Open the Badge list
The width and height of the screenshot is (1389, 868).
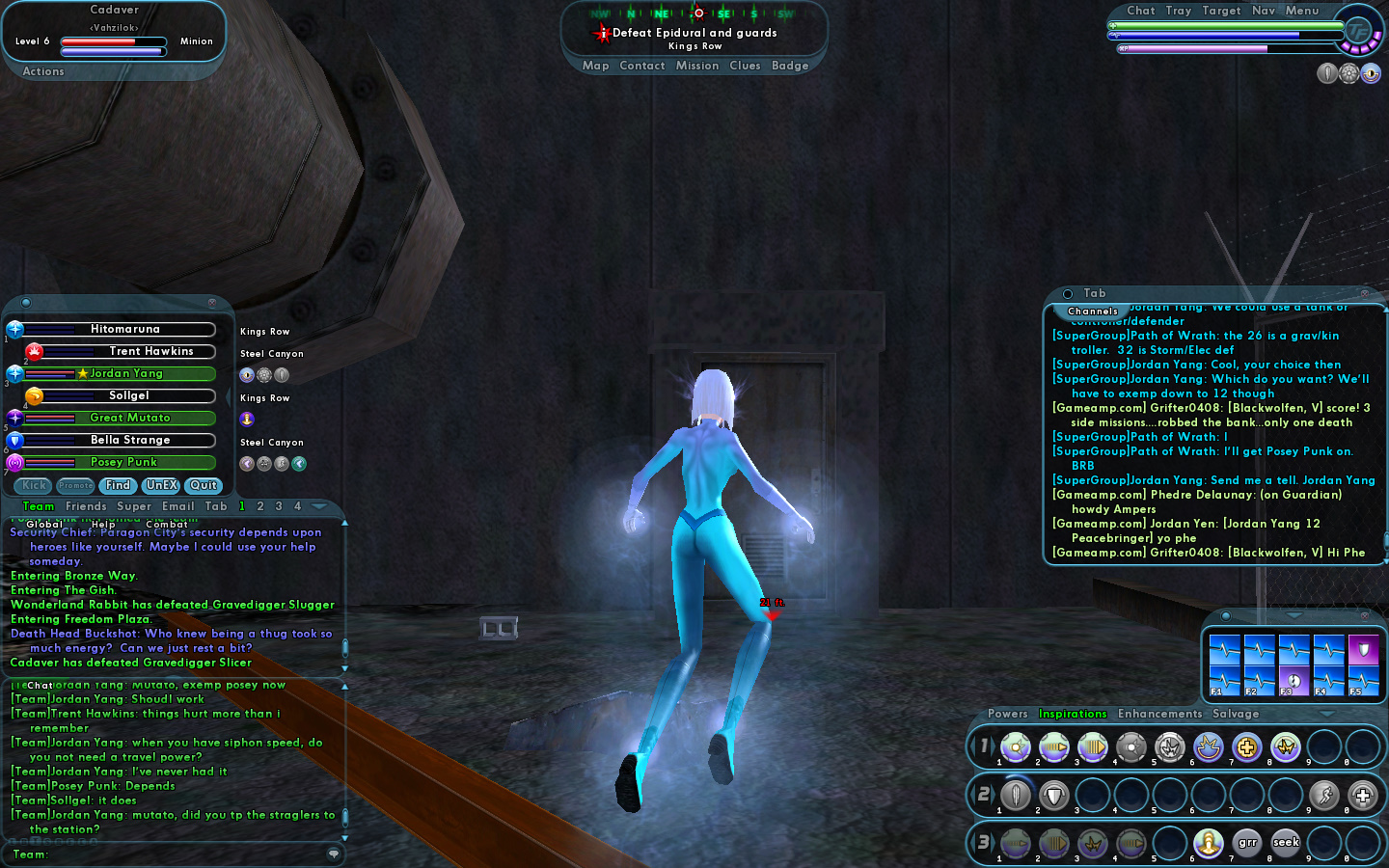[x=790, y=66]
